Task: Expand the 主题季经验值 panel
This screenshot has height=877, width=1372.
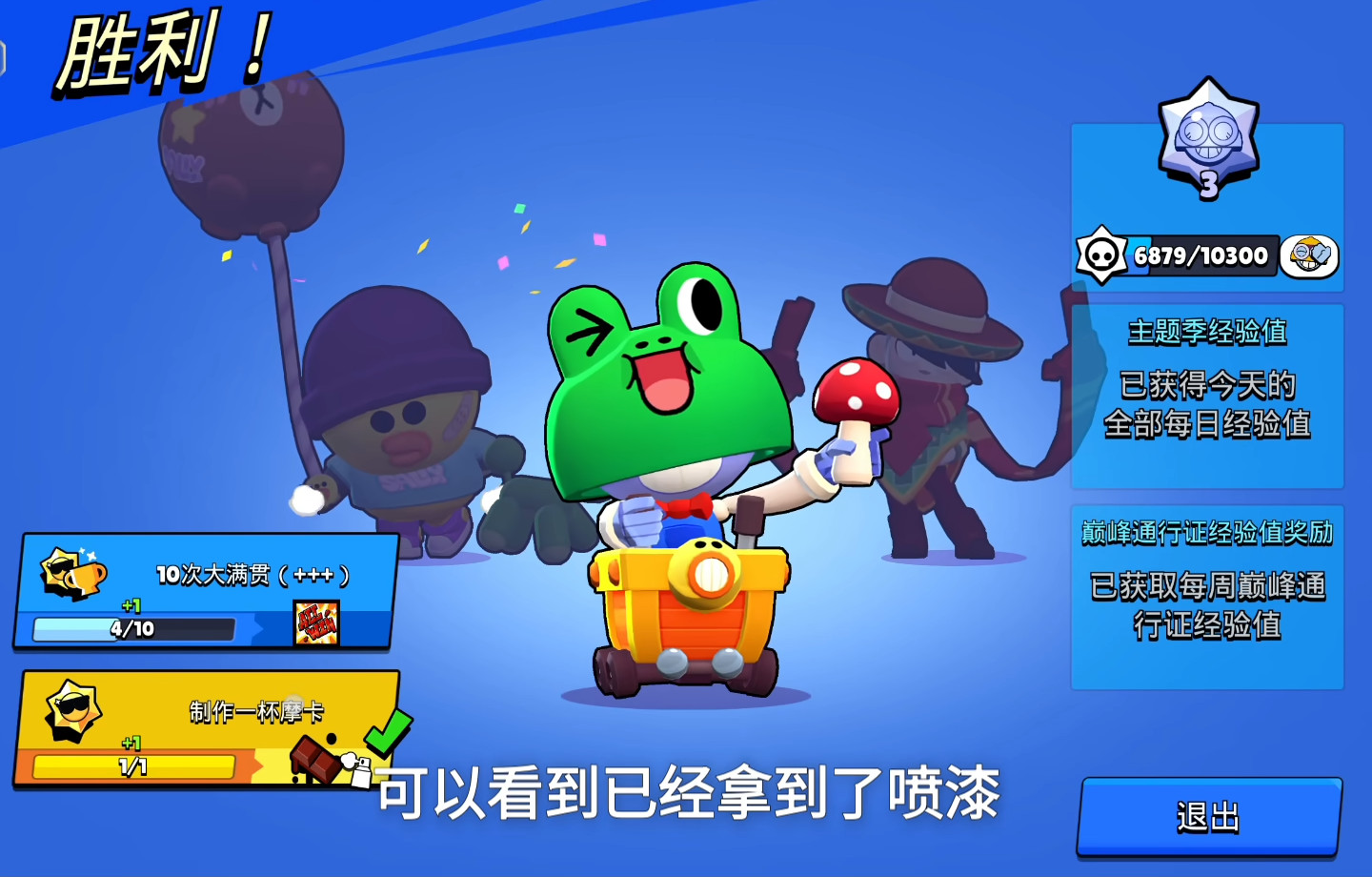Action: click(1206, 395)
